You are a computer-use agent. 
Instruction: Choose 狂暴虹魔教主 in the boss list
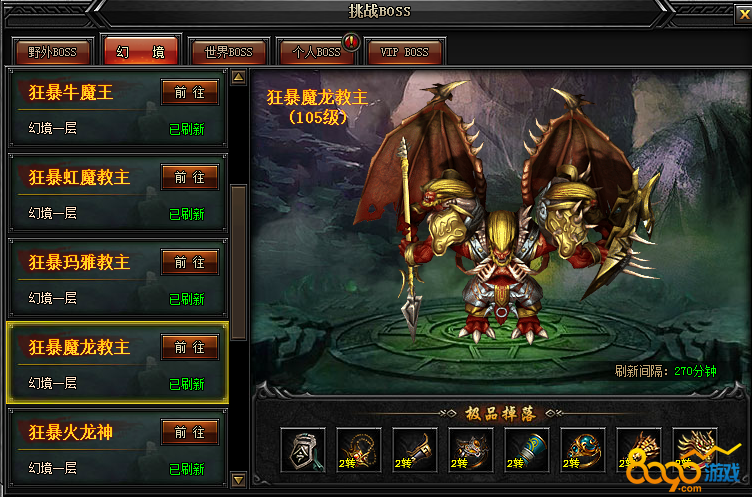[x=79, y=178]
